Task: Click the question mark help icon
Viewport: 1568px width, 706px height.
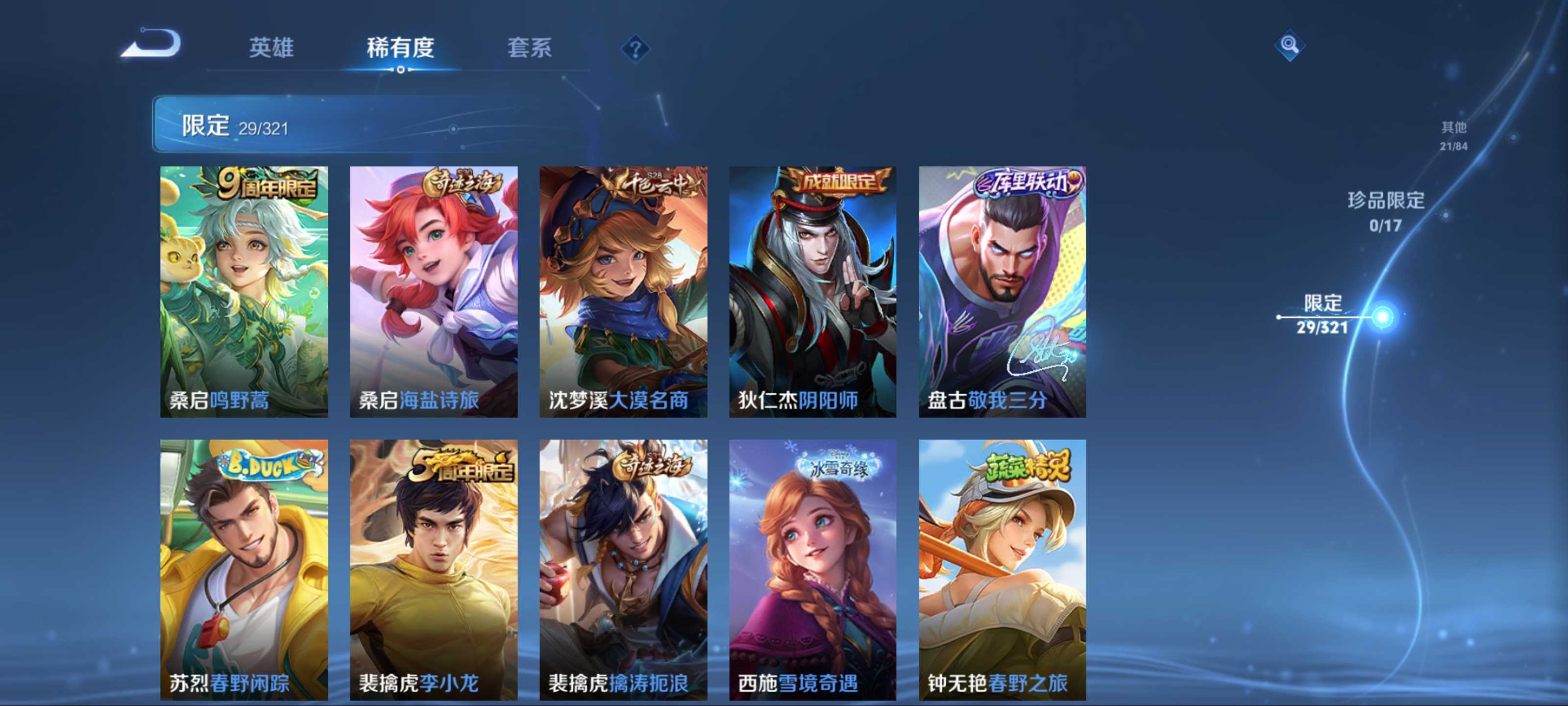Action: pos(635,49)
